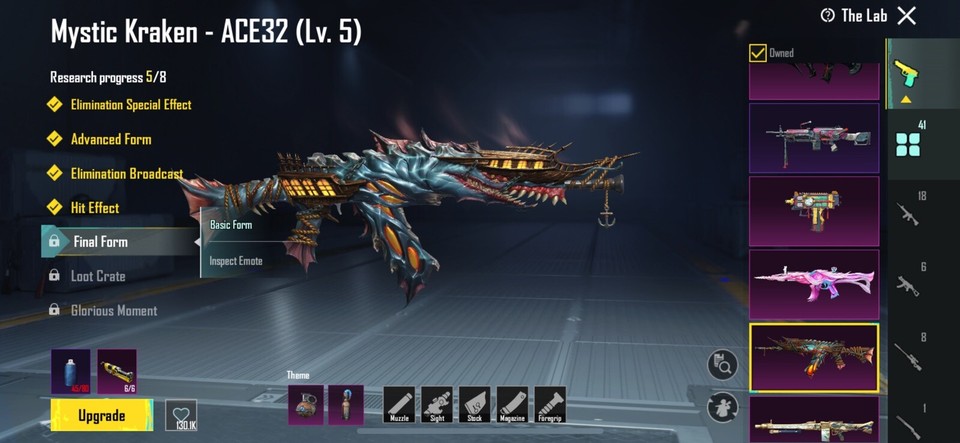
Task: Open the Muzzle attachment slot
Action: pos(399,404)
